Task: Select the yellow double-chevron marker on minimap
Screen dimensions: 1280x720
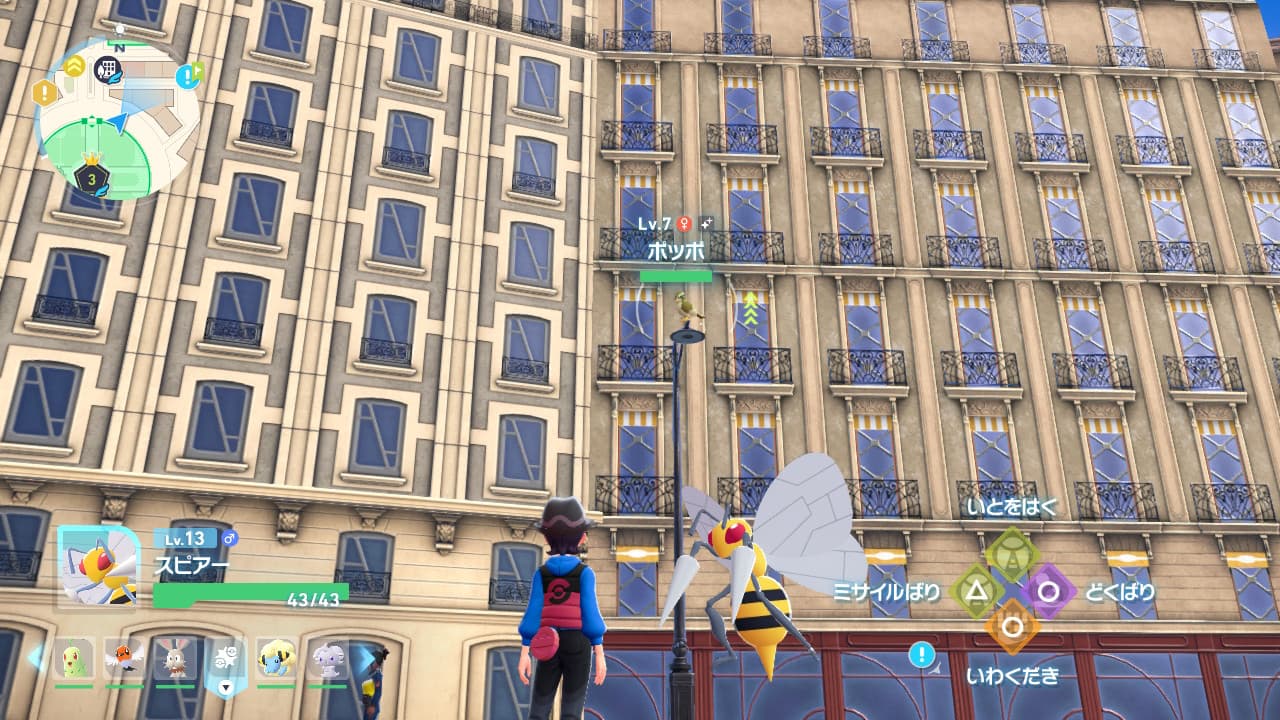Action: 75,65
